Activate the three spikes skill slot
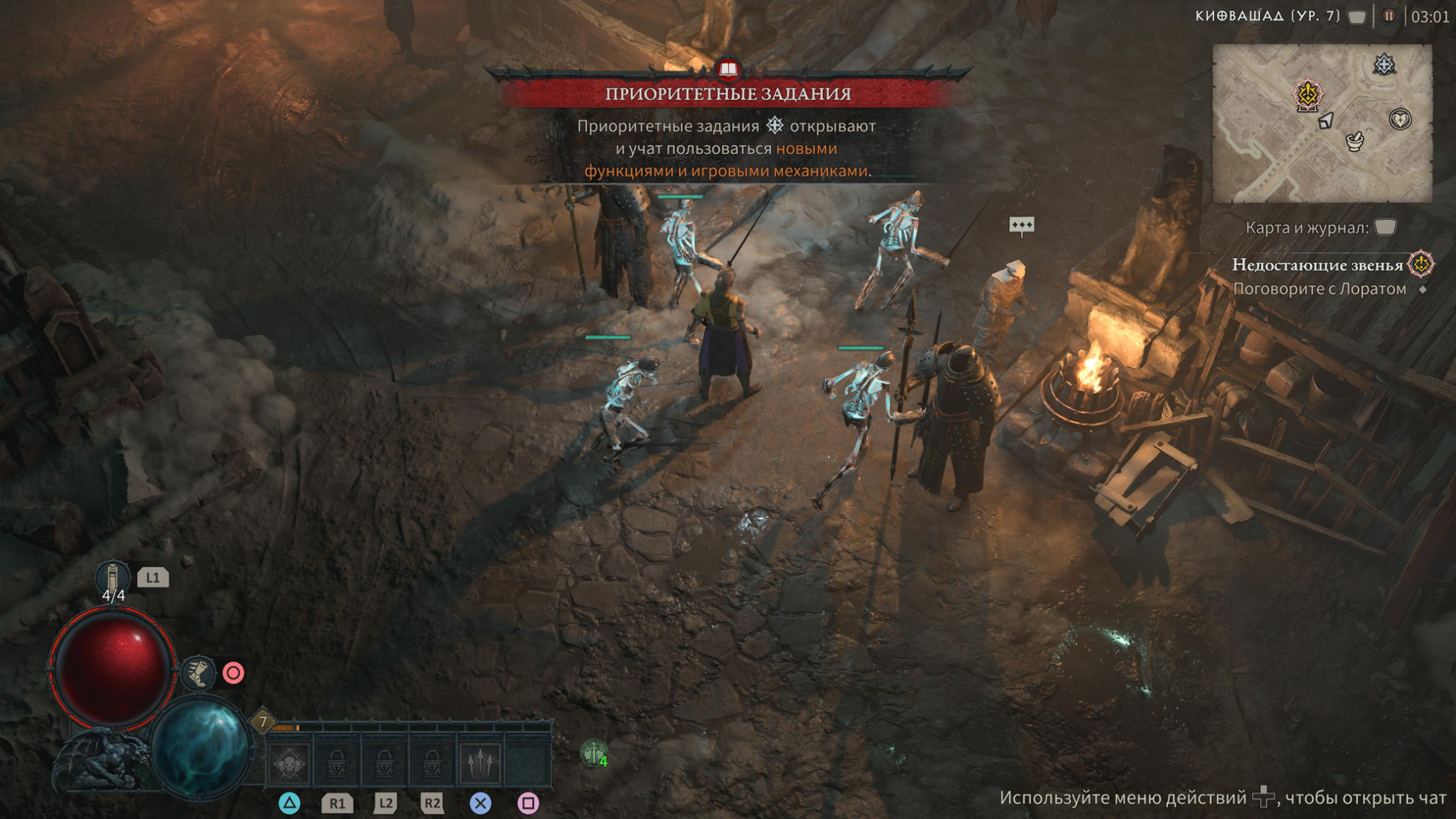 click(480, 762)
